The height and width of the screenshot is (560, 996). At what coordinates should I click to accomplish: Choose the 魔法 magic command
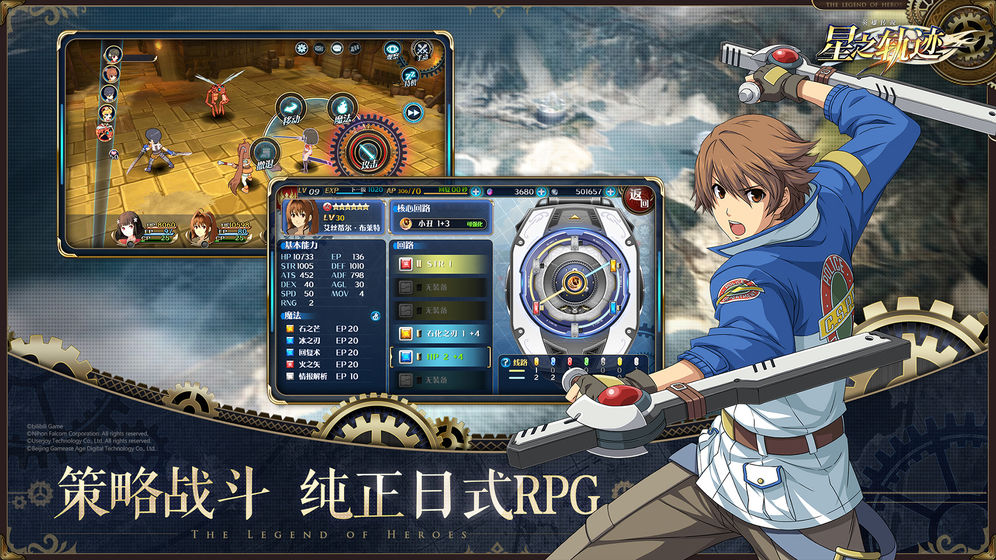click(x=341, y=108)
